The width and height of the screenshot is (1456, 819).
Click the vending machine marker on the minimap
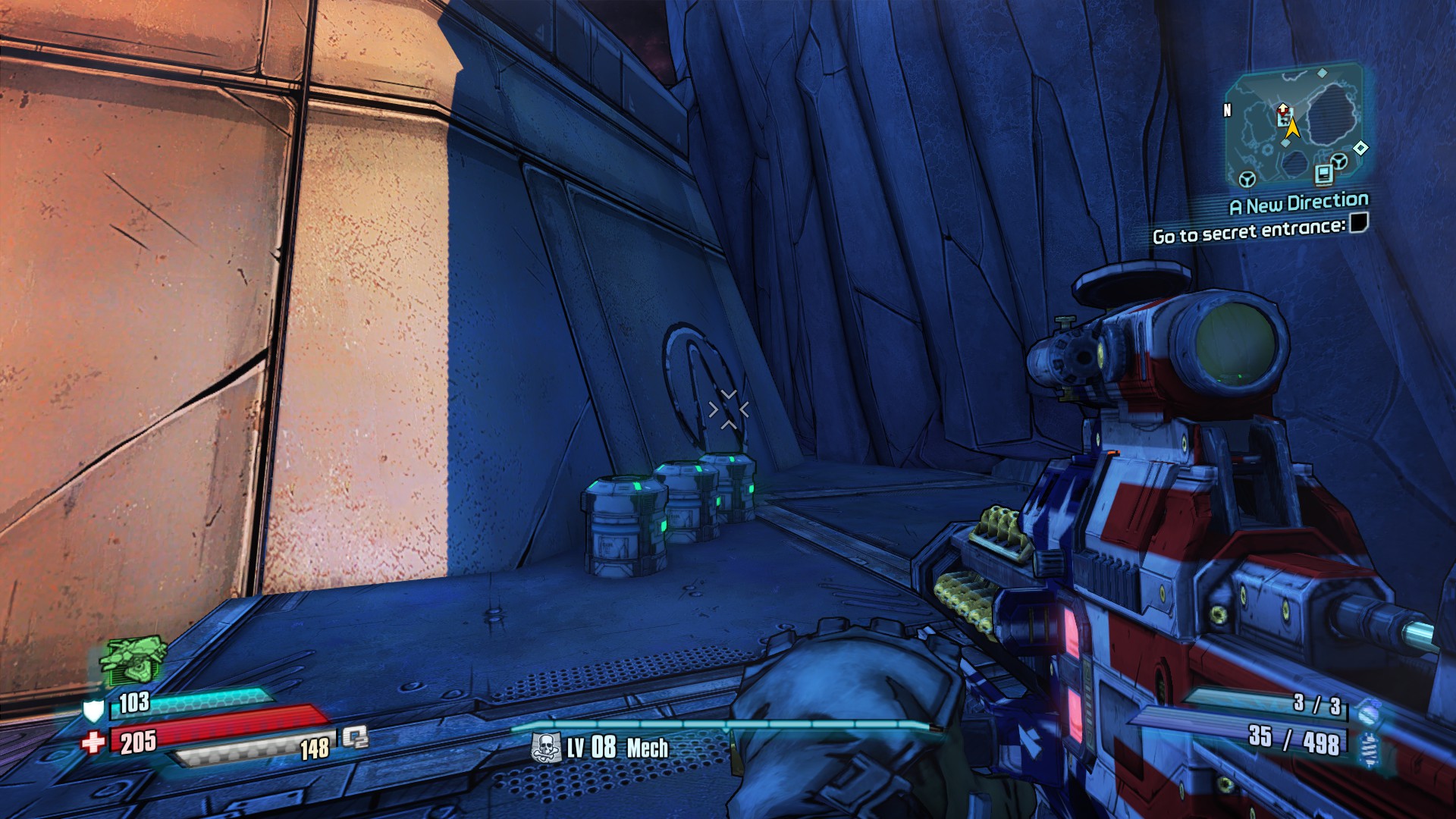[1324, 174]
